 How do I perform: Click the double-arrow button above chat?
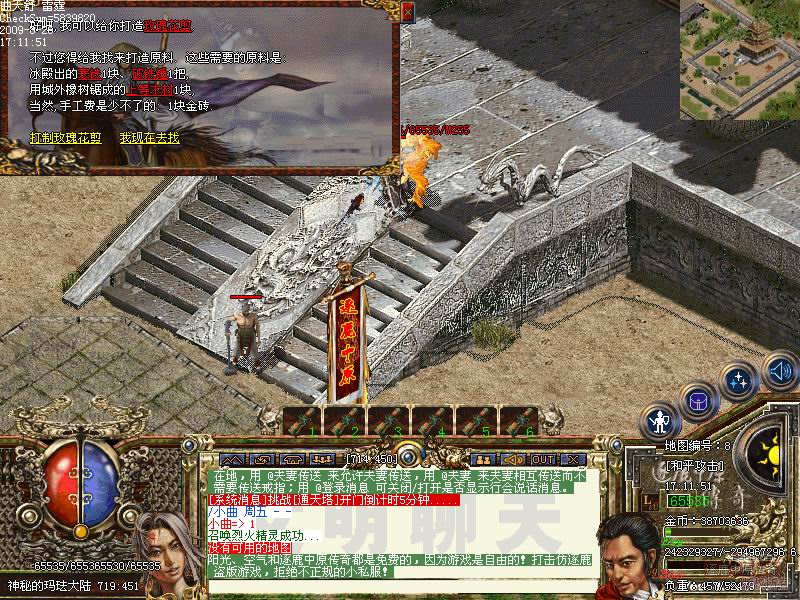[232, 460]
